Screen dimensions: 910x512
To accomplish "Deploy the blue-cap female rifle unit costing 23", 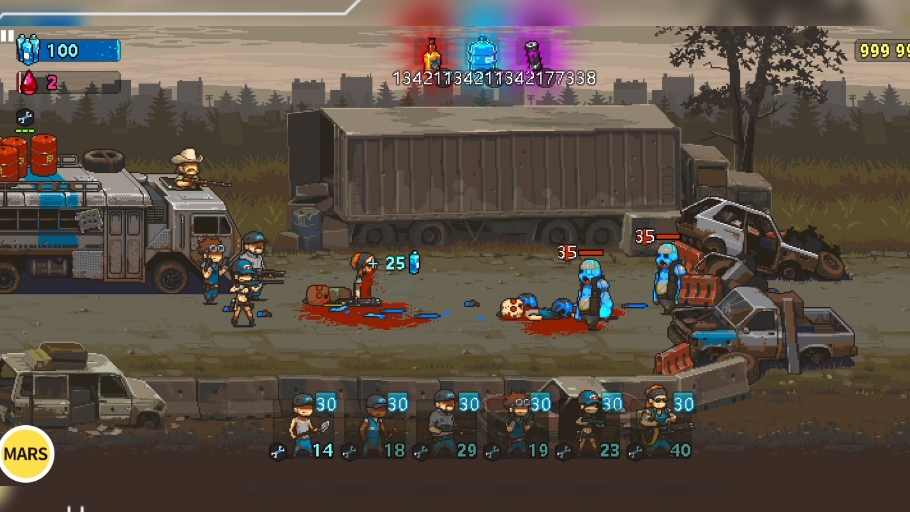I will point(590,424).
